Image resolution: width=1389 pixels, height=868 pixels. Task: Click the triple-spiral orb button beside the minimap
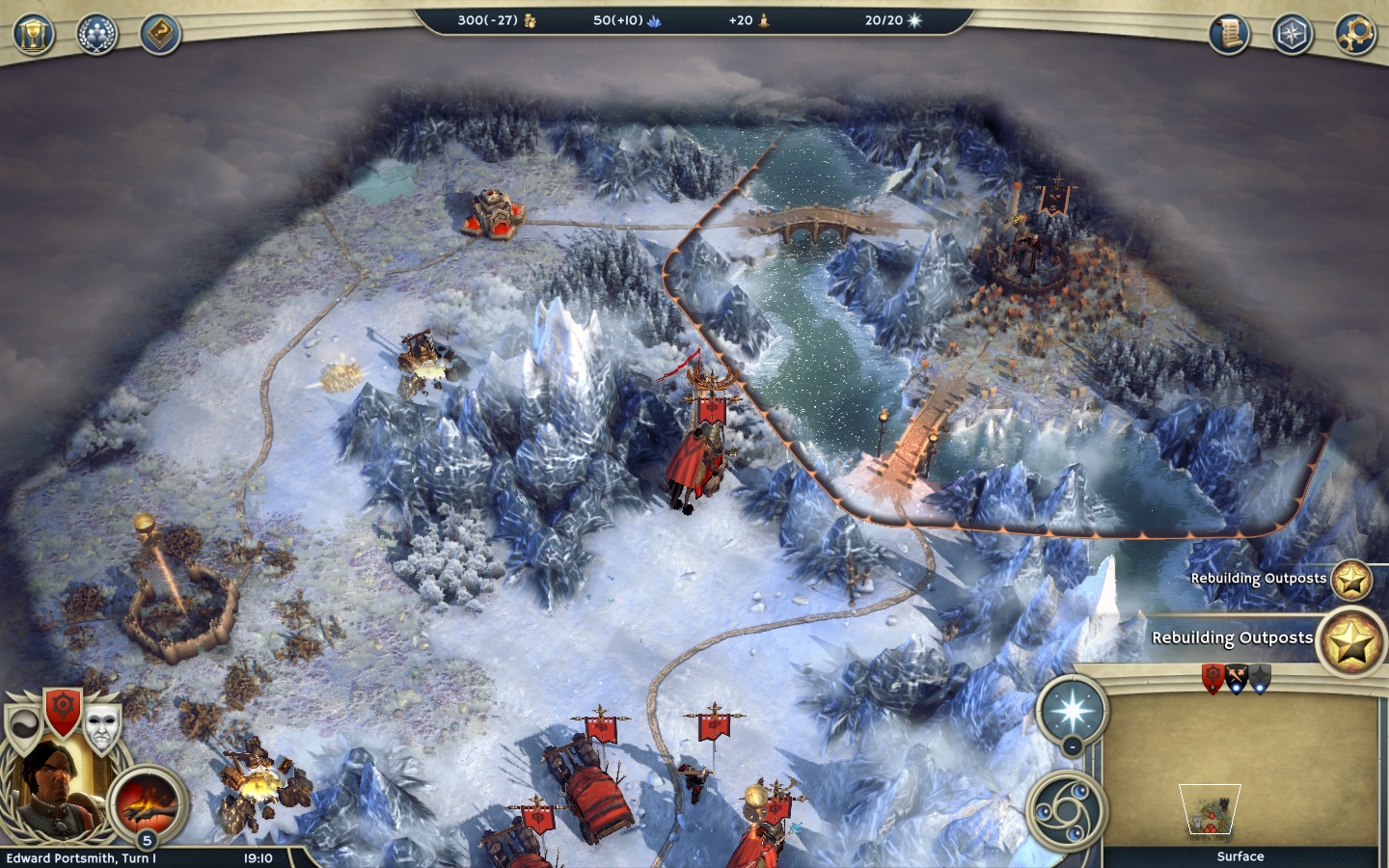pos(1064,810)
